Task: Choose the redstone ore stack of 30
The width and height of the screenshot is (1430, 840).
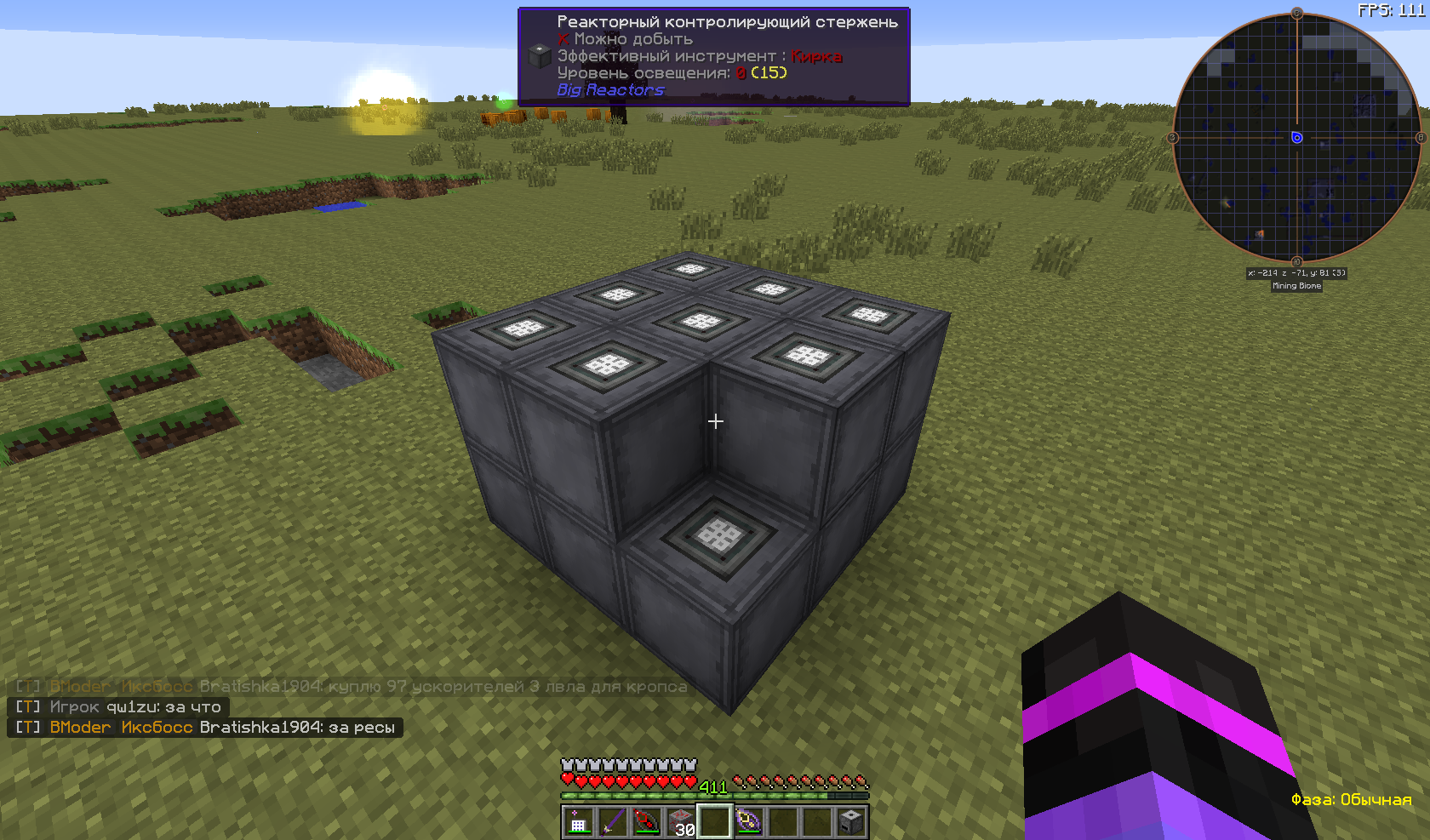Action: [x=680, y=822]
